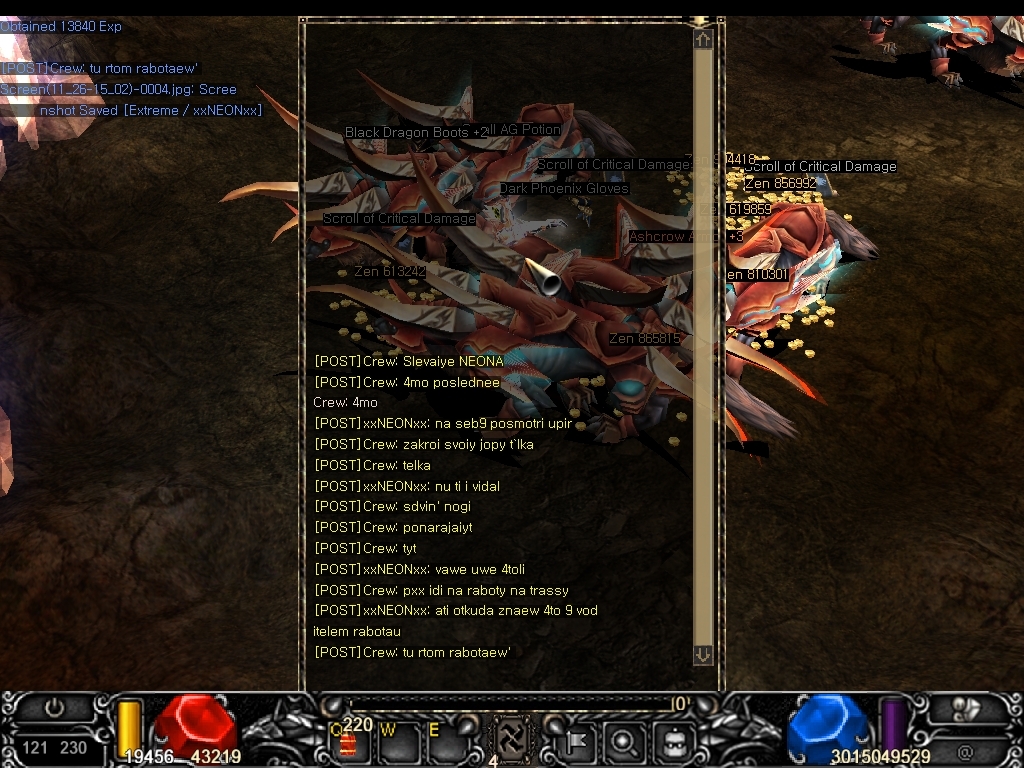1024x768 pixels.
Task: Open the magnifying glass button
Action: [624, 742]
